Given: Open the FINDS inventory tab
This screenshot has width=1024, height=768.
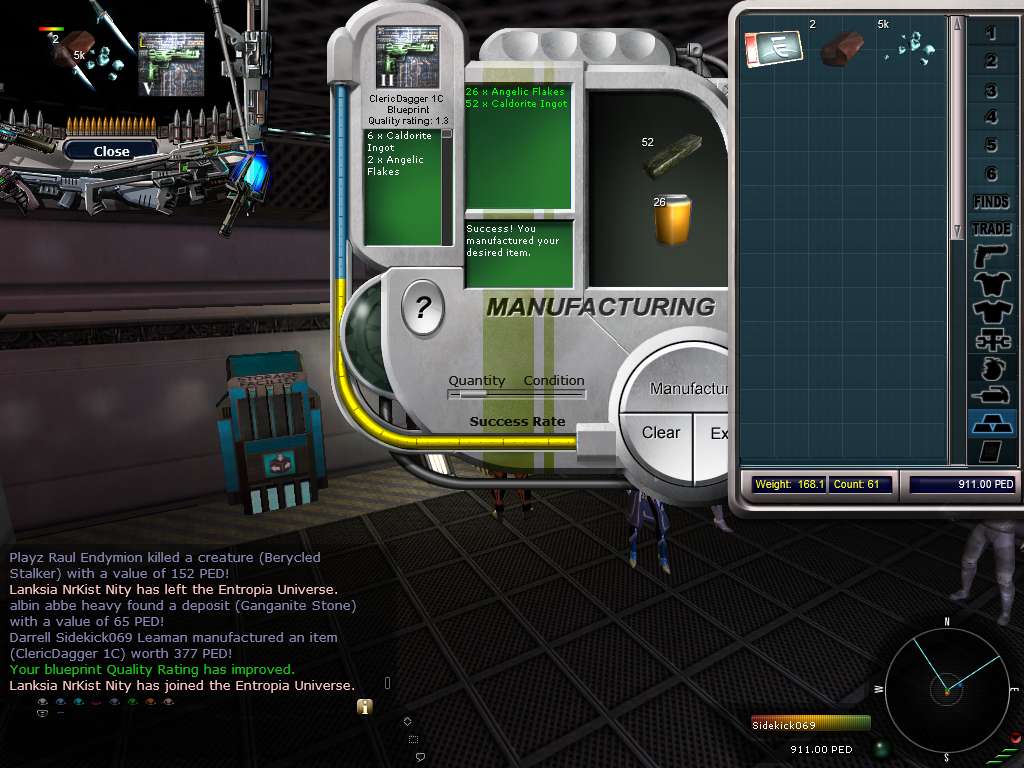Looking at the screenshot, I should pyautogui.click(x=991, y=201).
